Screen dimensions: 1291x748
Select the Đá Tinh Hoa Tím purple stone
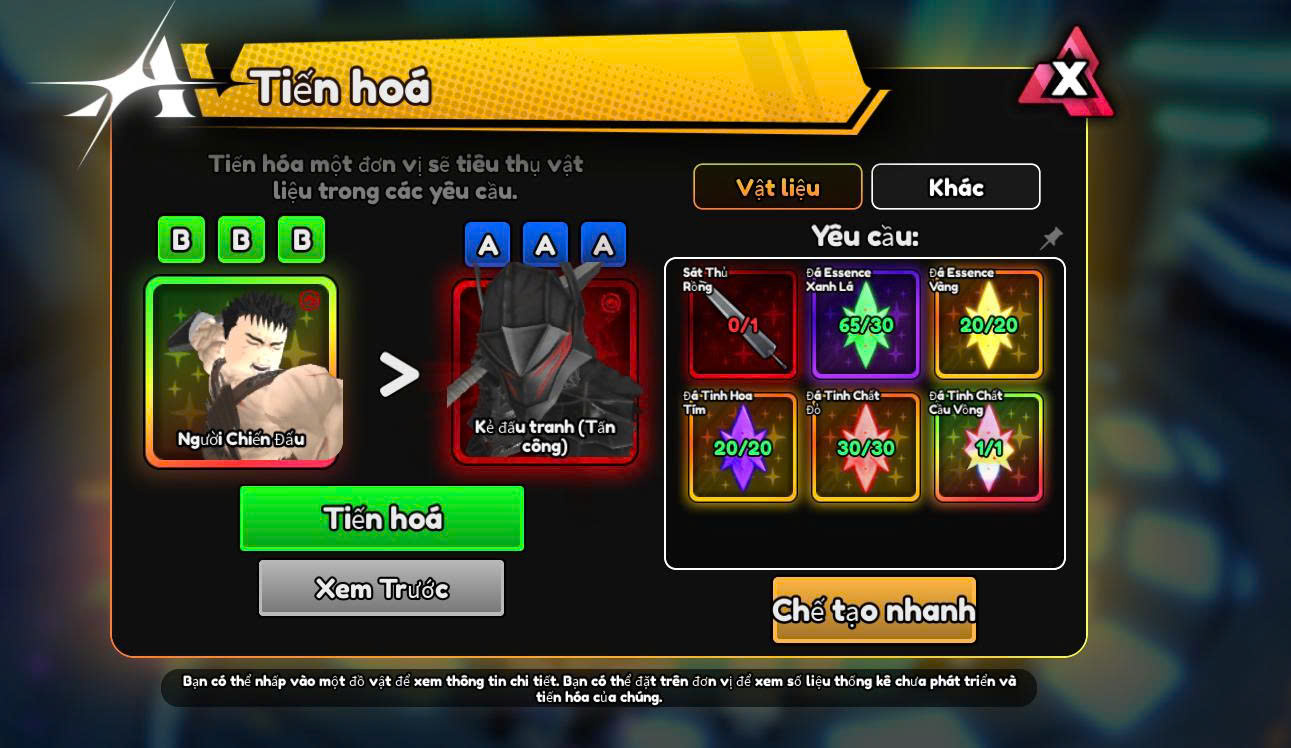pos(742,447)
